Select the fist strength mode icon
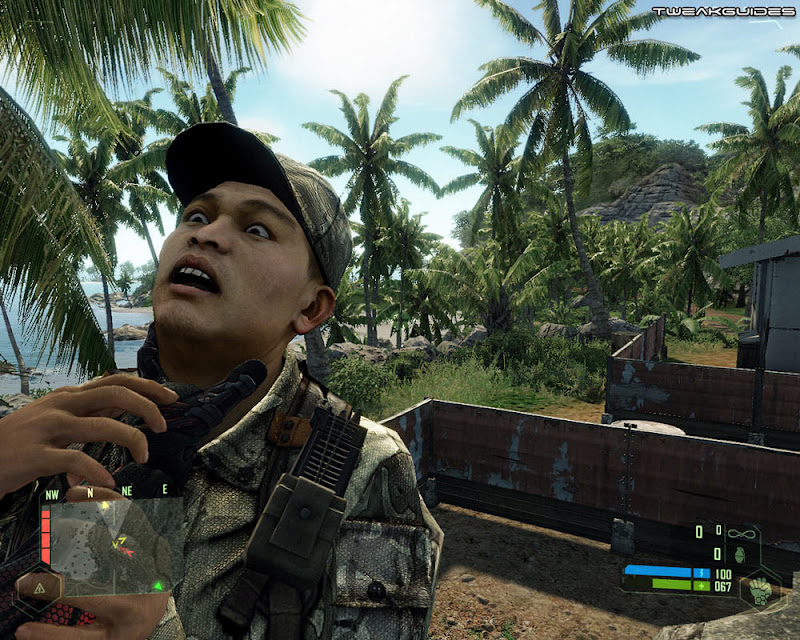The image size is (800, 640). click(x=762, y=590)
